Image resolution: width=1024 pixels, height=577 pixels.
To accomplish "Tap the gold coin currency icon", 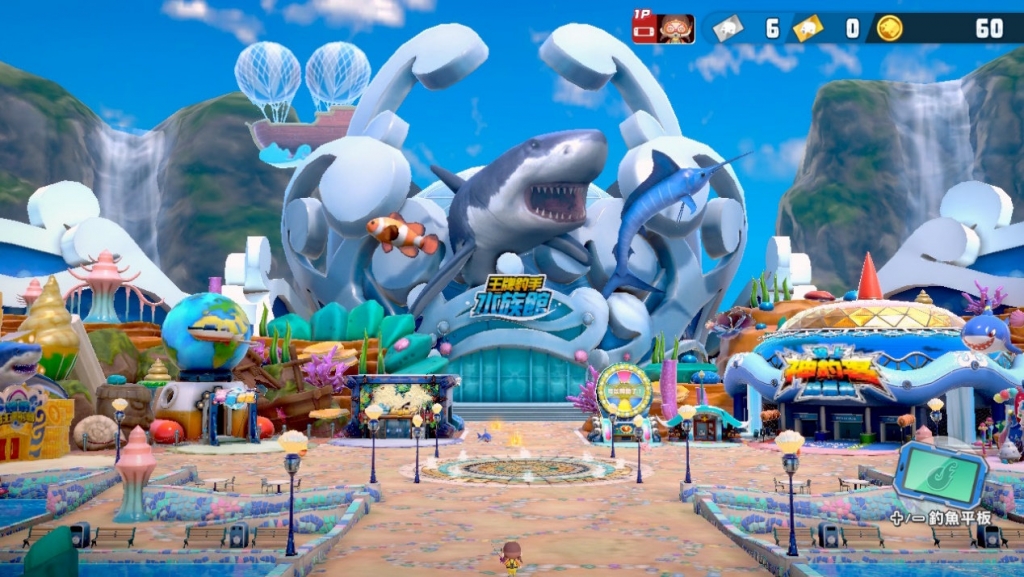I will pos(889,28).
